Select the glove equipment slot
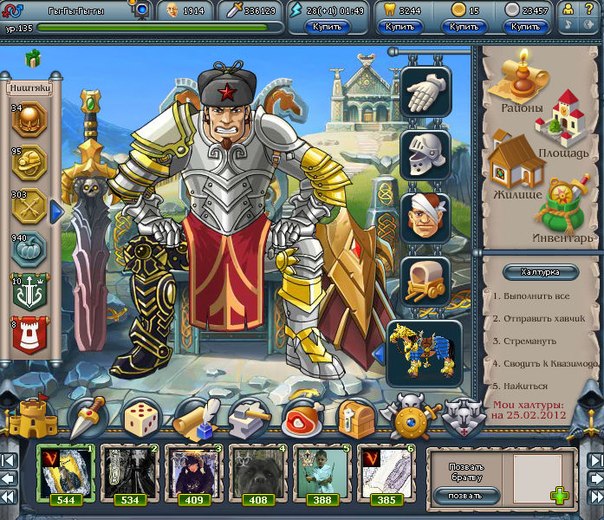Image resolution: width=604 pixels, height=520 pixels. click(x=424, y=91)
